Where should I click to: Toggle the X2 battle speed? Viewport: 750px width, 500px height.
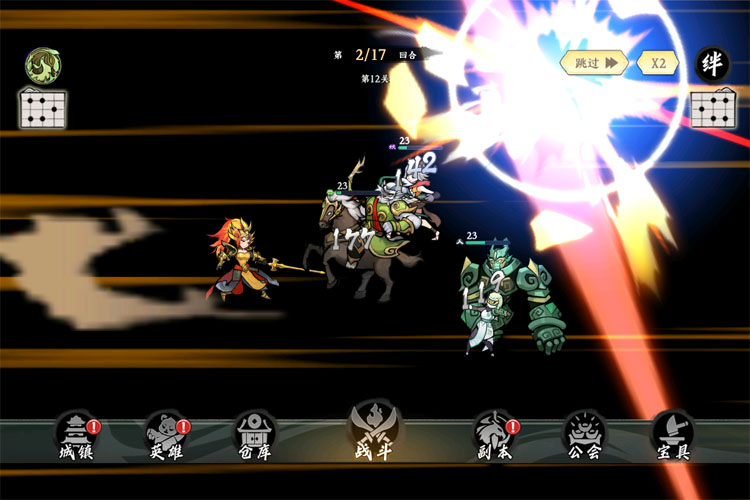coord(658,62)
